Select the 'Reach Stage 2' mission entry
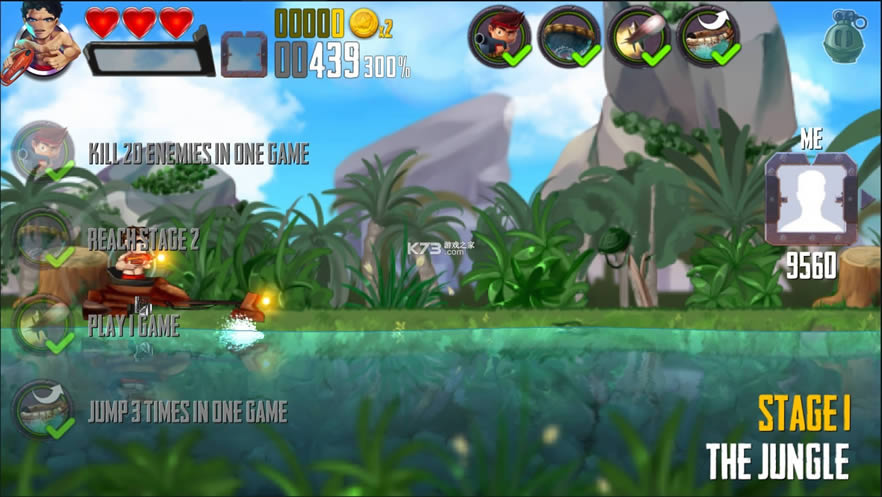The height and width of the screenshot is (497, 882). 143,239
